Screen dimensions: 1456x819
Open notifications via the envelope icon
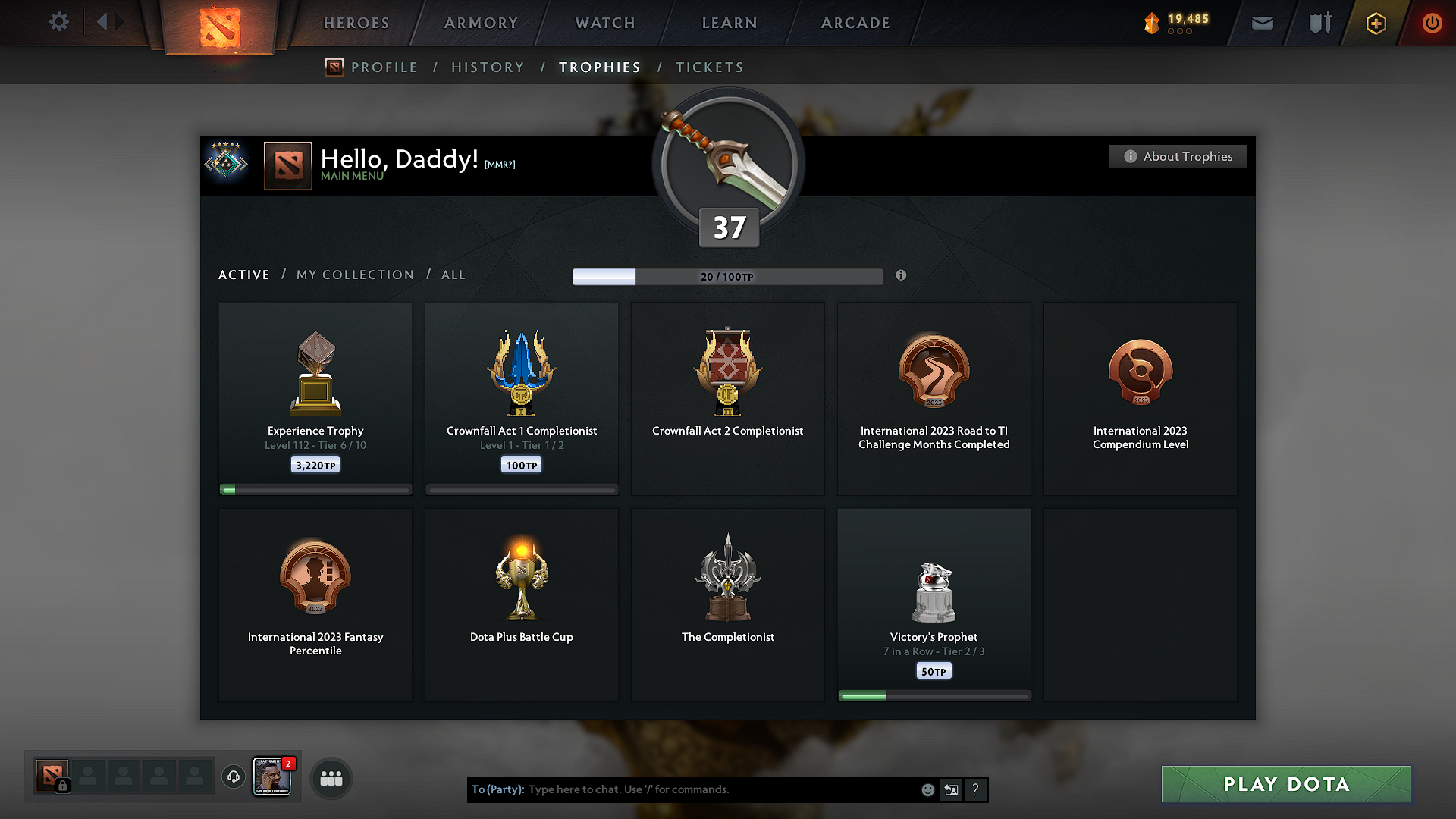point(1262,22)
